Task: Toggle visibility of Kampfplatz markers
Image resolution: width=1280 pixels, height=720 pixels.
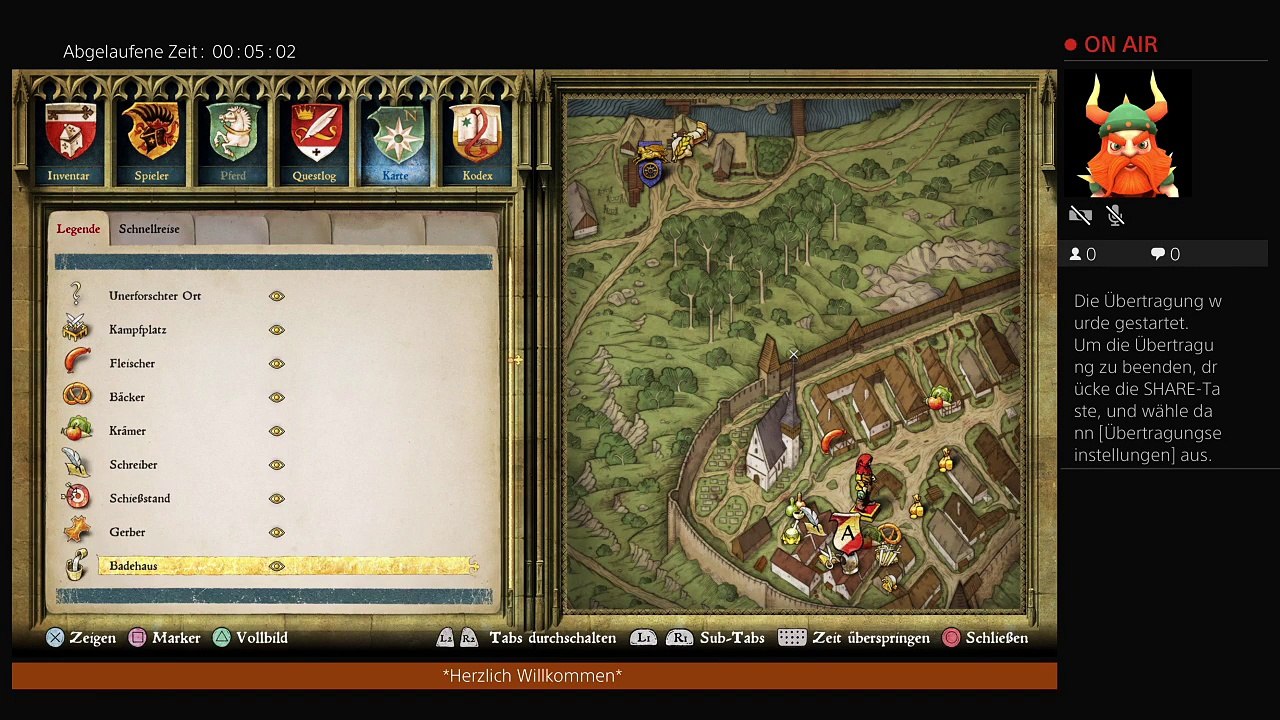Action: click(x=277, y=330)
